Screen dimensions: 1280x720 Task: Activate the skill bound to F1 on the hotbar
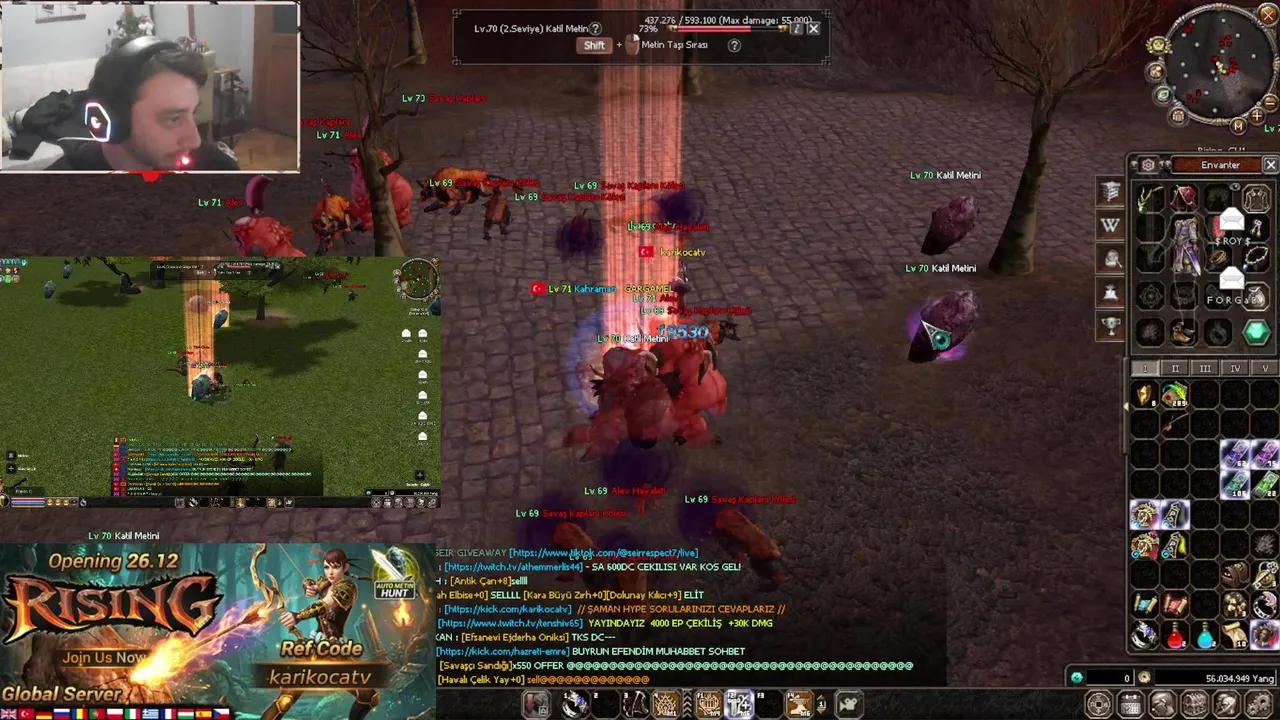pos(707,703)
